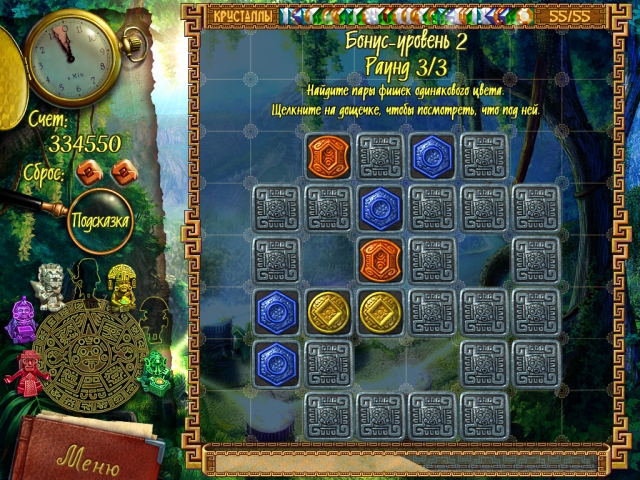Reveal the stone tile right of the lowest blue tile

coord(328,362)
